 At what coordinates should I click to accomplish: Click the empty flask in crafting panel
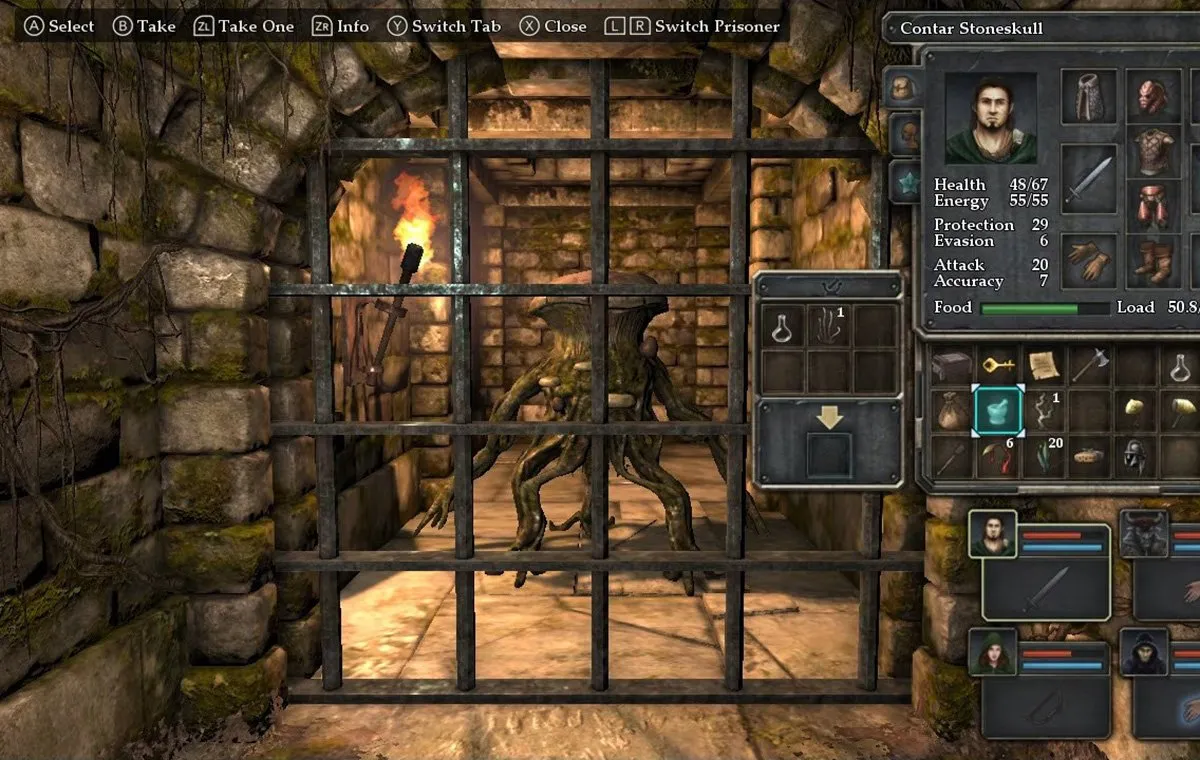(782, 326)
